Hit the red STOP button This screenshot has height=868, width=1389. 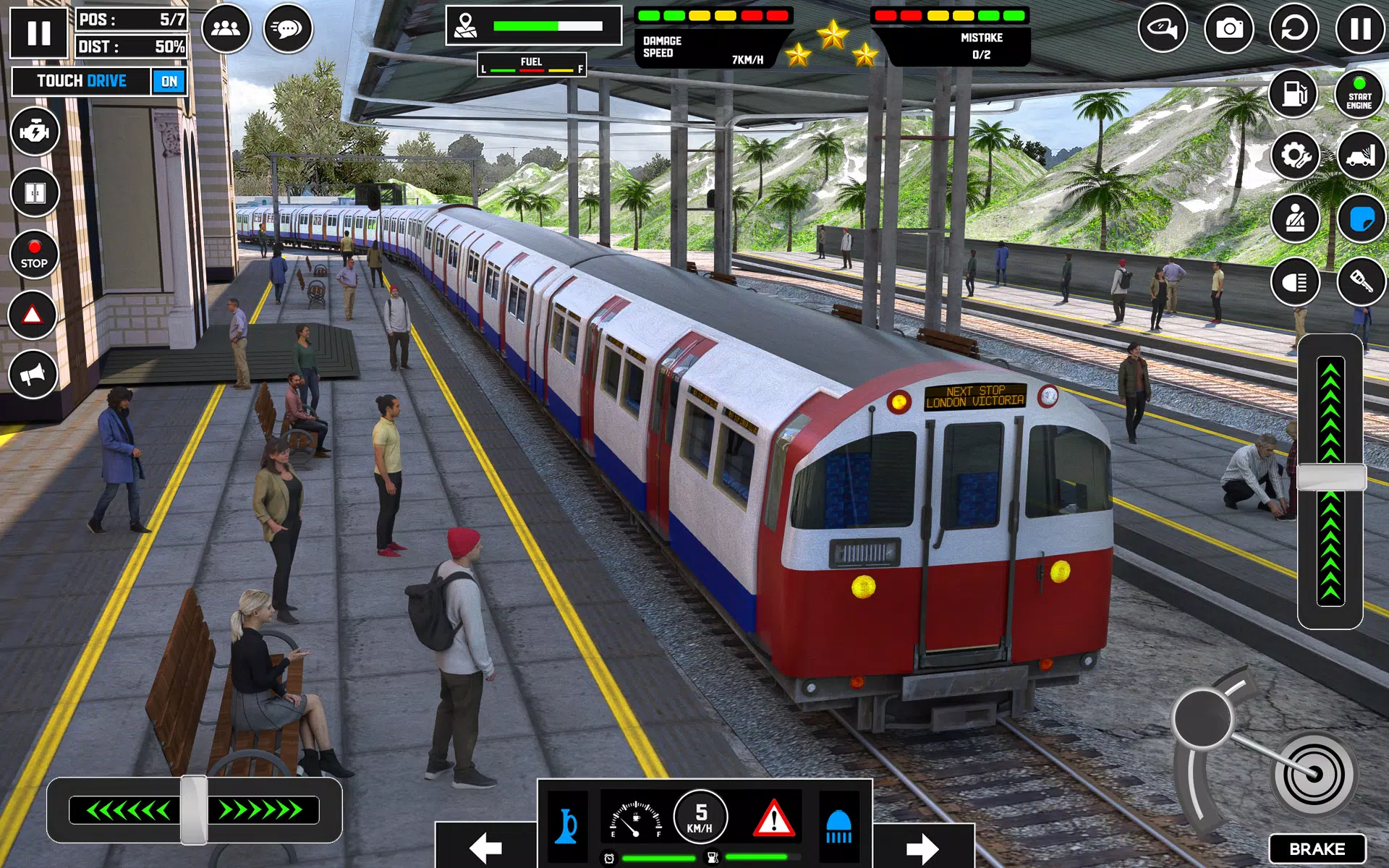pos(34,255)
